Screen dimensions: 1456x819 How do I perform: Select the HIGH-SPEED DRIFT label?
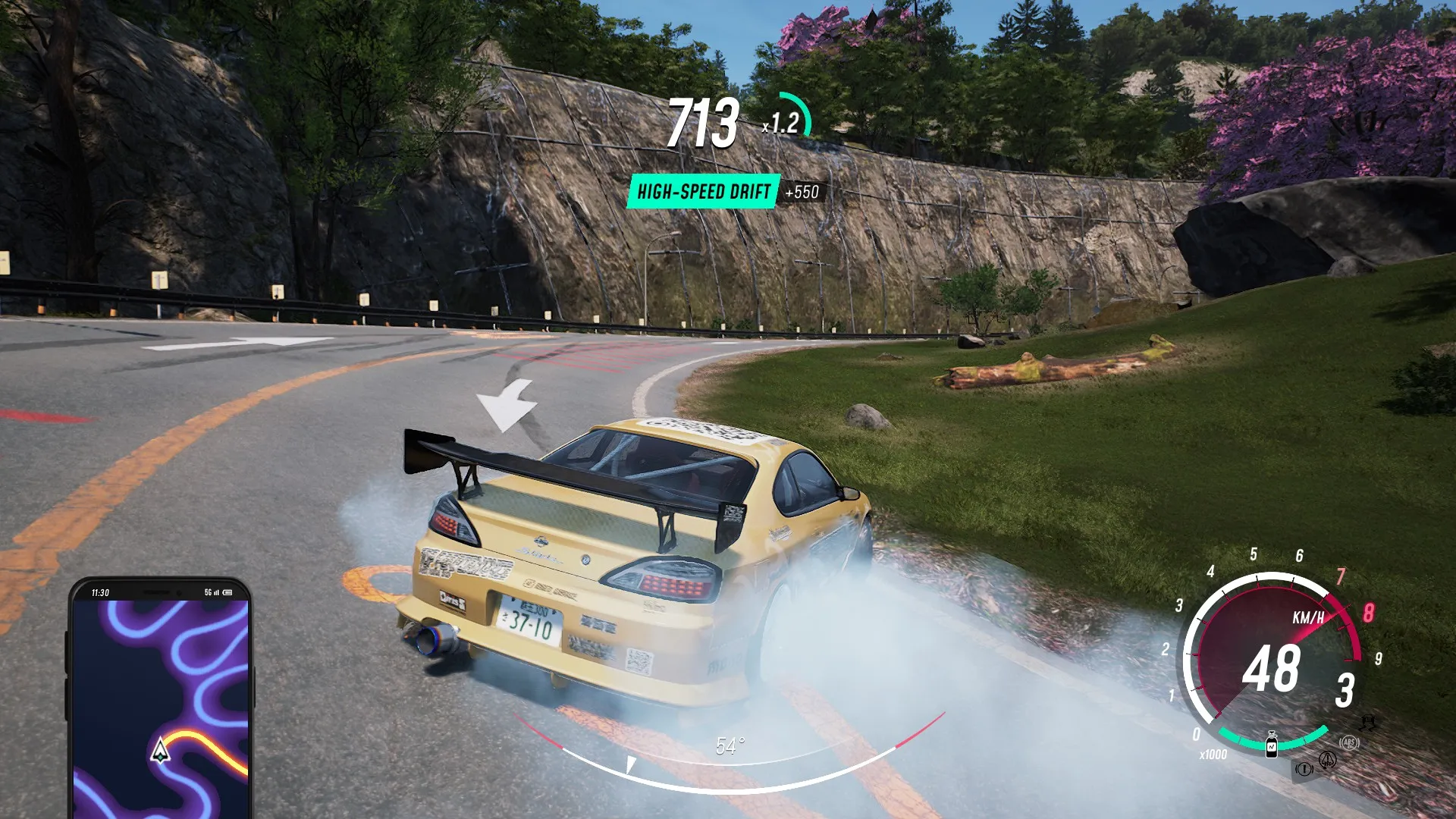click(704, 192)
